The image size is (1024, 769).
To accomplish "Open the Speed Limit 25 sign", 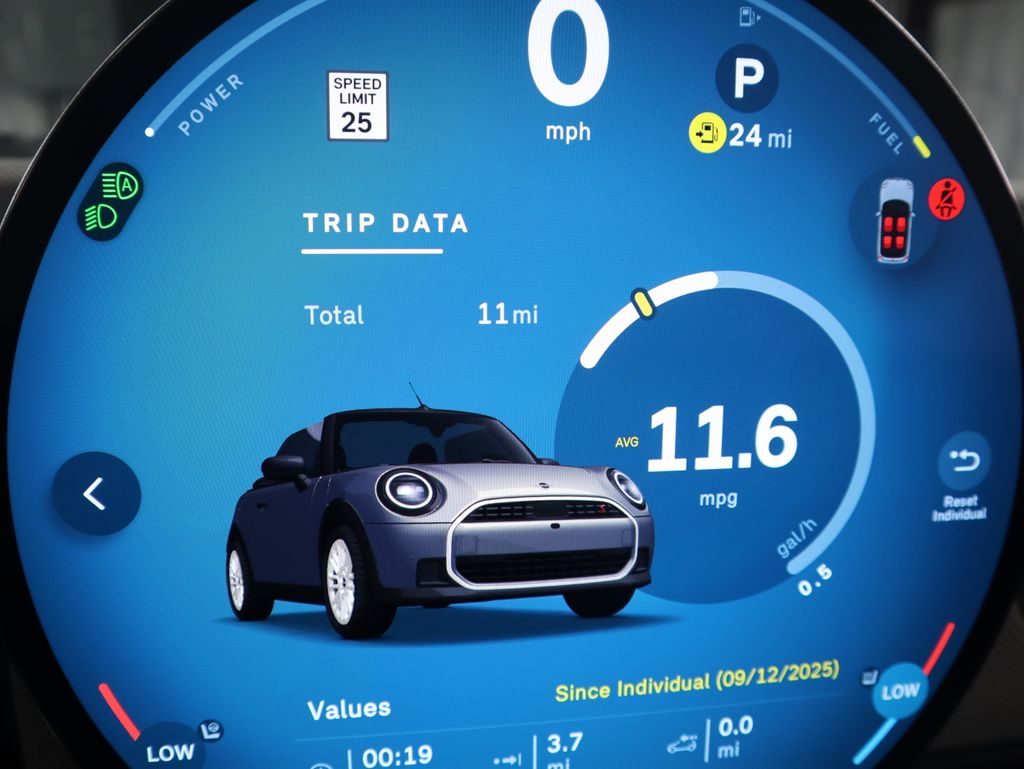I will pos(357,106).
